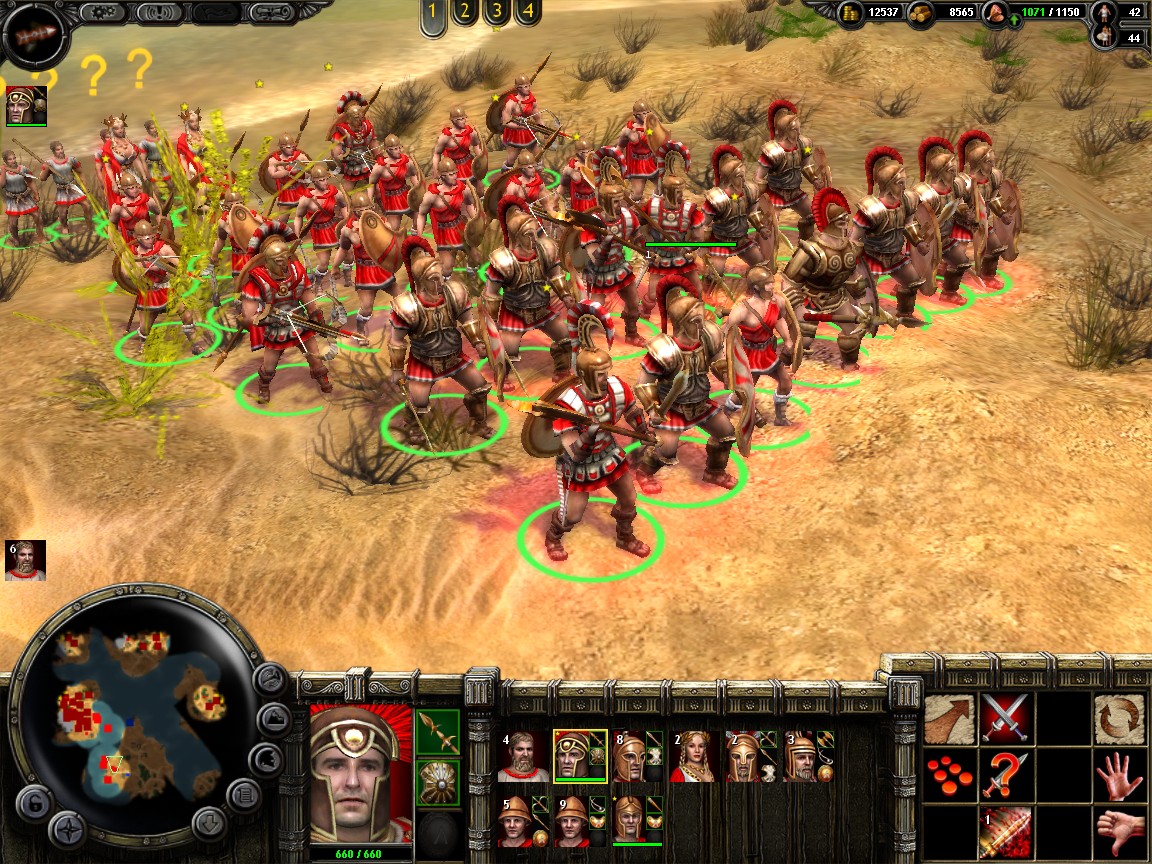Switch to control group 3
The image size is (1152, 864).
click(495, 14)
